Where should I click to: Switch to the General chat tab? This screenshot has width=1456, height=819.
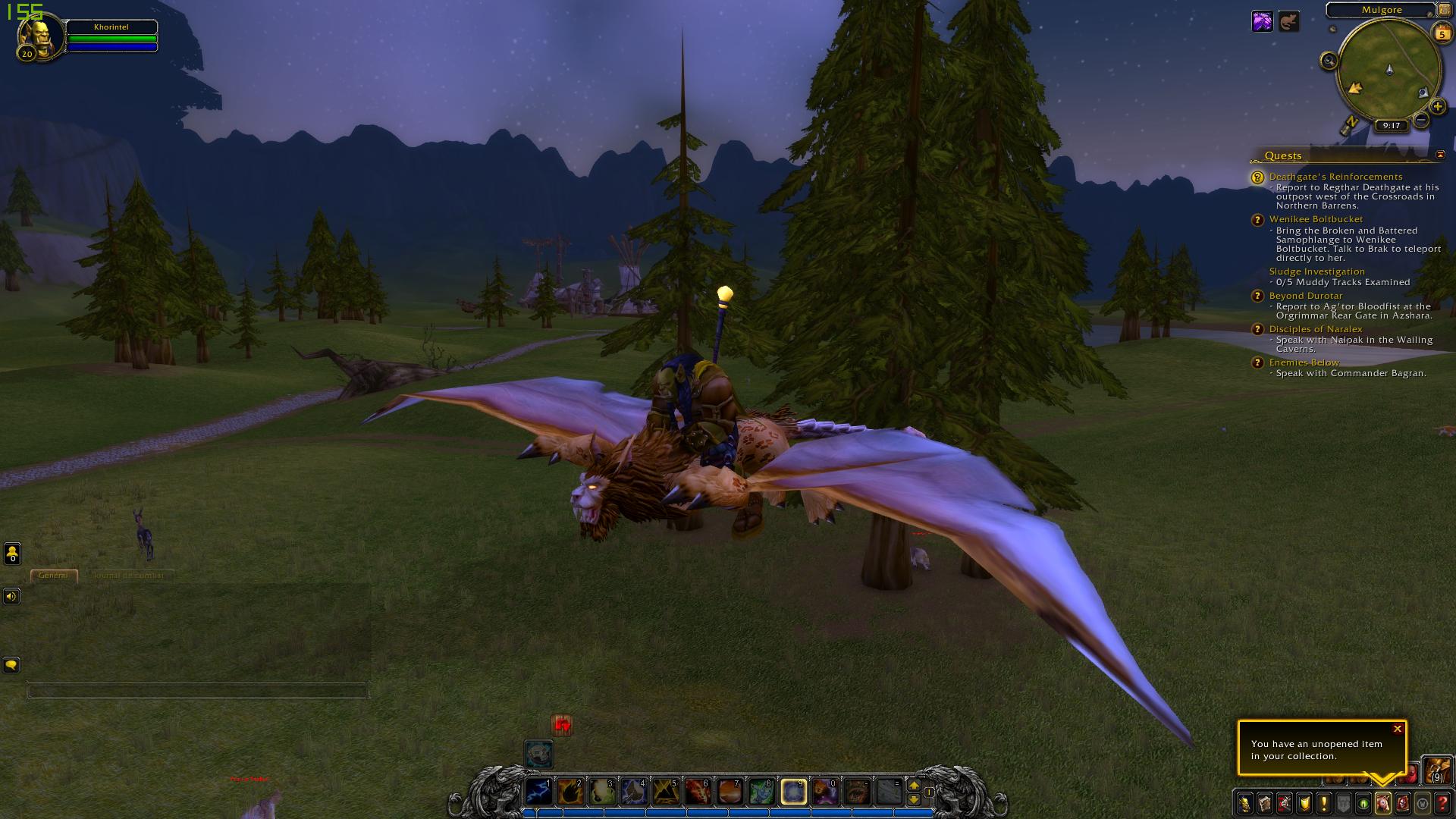[x=53, y=575]
